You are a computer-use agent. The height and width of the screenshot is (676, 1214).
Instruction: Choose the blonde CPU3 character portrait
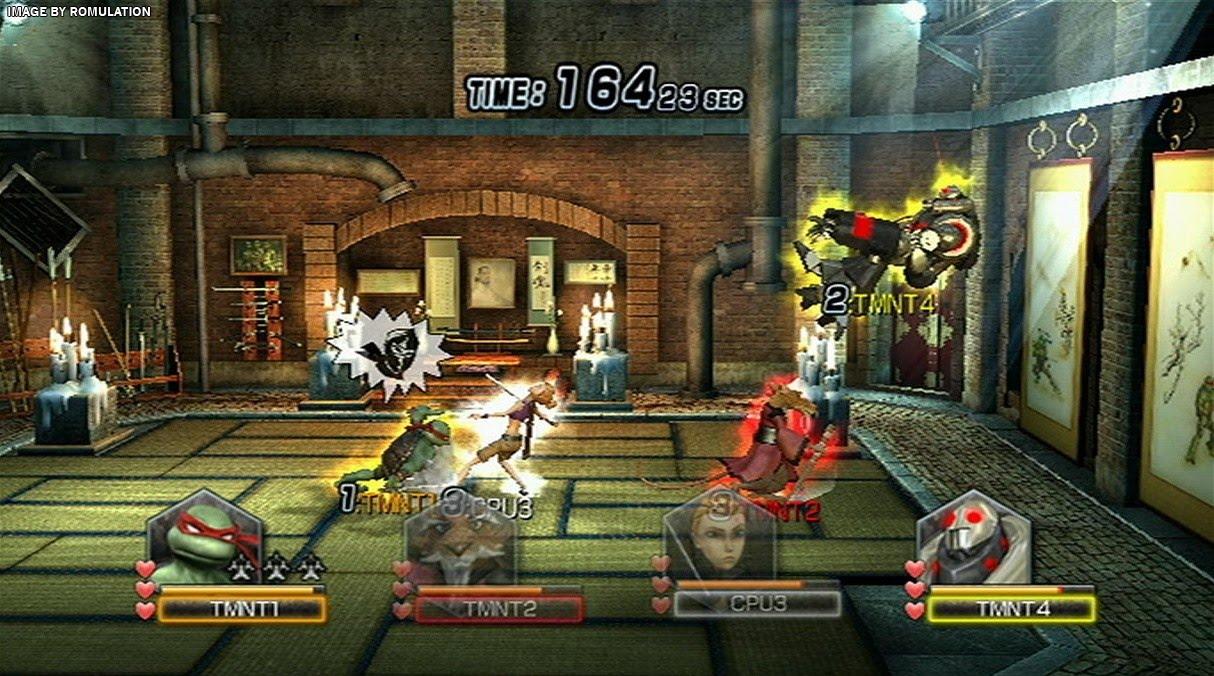tap(719, 541)
